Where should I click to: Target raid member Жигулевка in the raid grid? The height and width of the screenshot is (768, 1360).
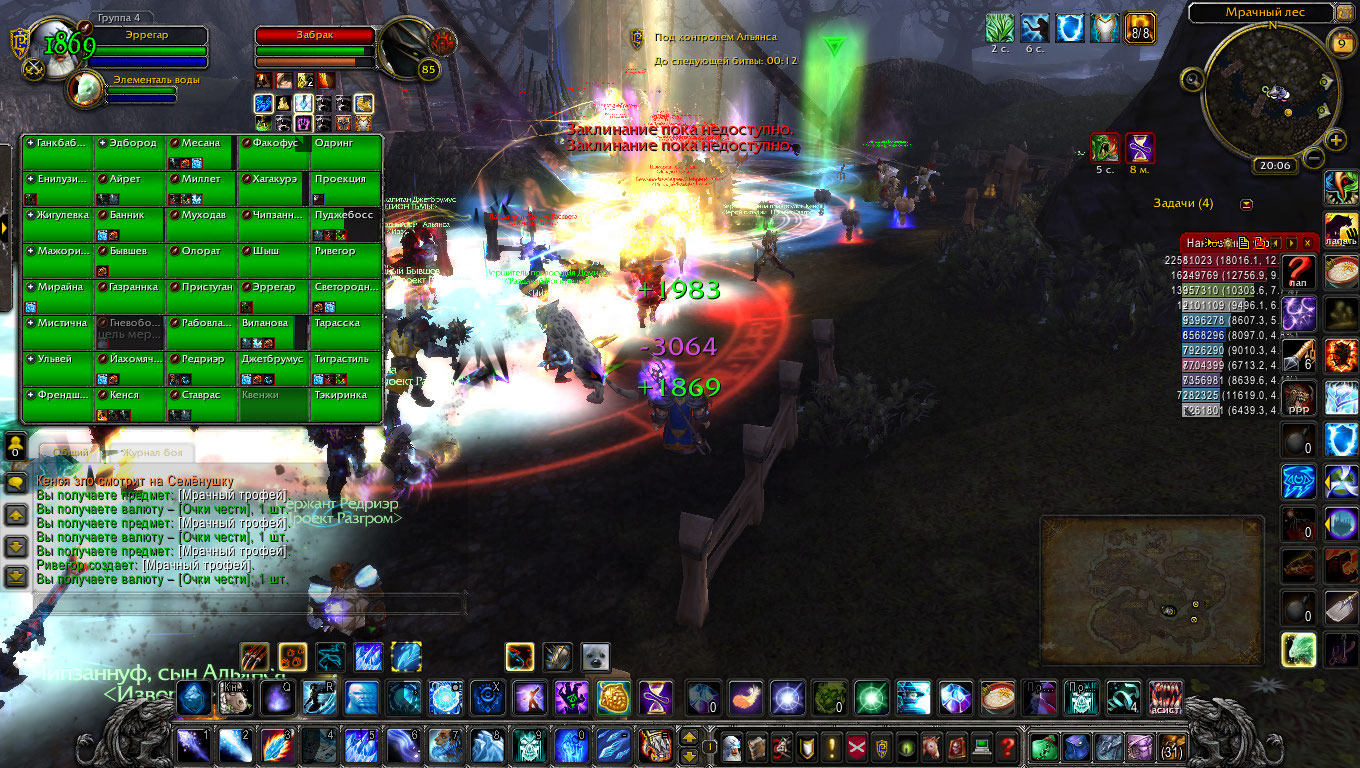point(58,224)
